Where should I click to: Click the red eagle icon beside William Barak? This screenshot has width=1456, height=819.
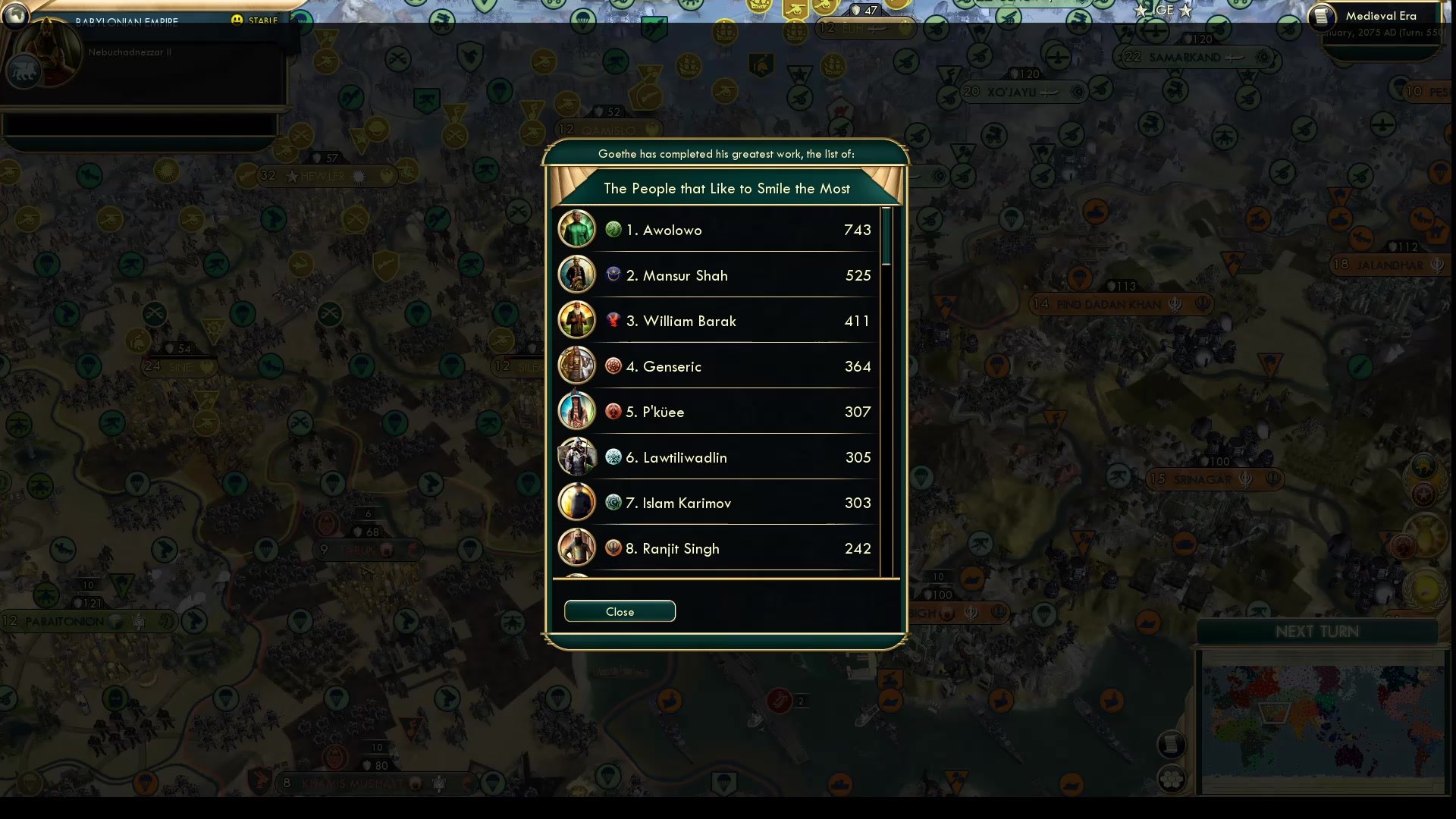[x=613, y=320]
